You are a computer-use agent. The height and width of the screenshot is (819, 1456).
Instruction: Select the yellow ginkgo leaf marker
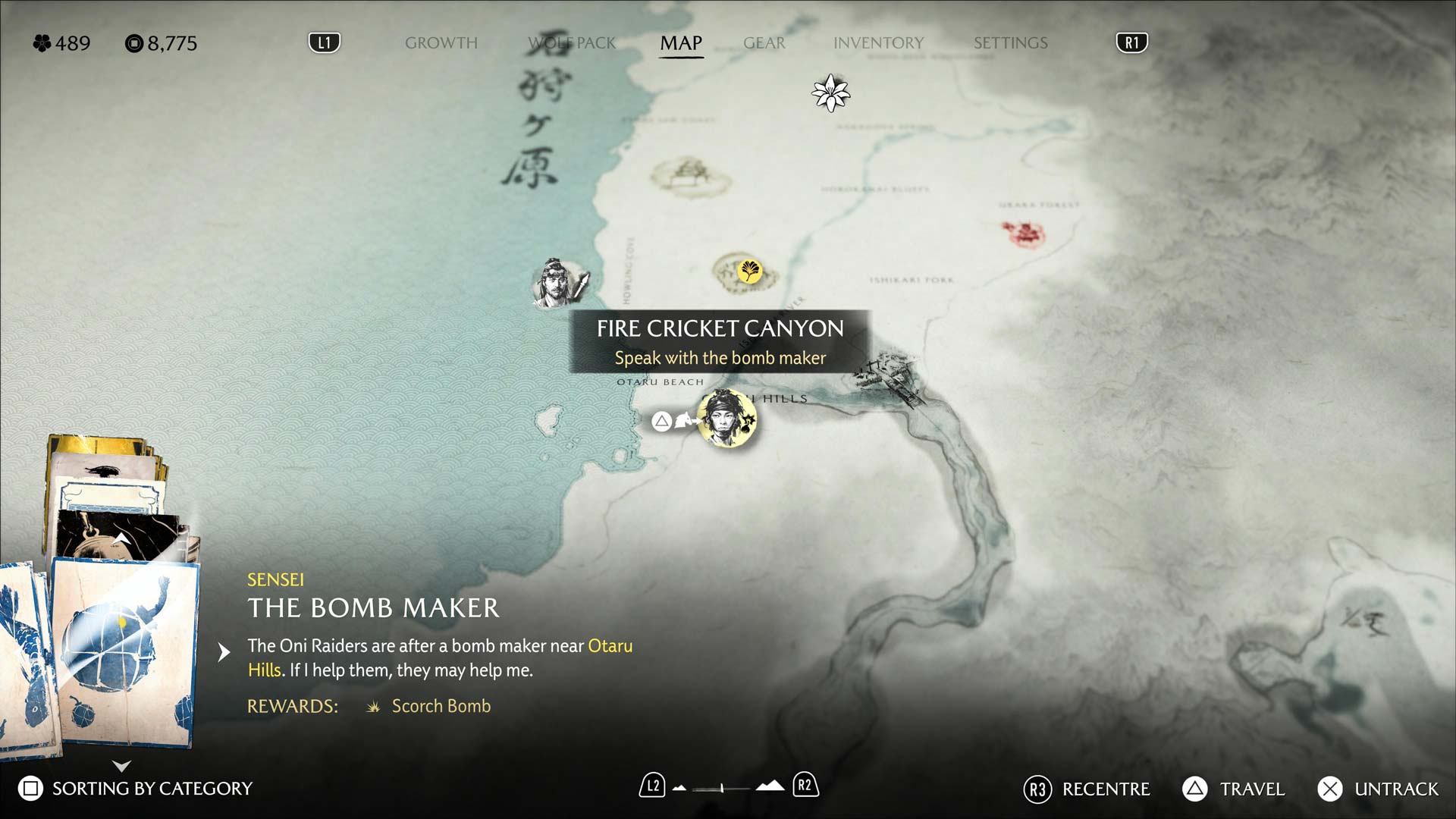748,271
